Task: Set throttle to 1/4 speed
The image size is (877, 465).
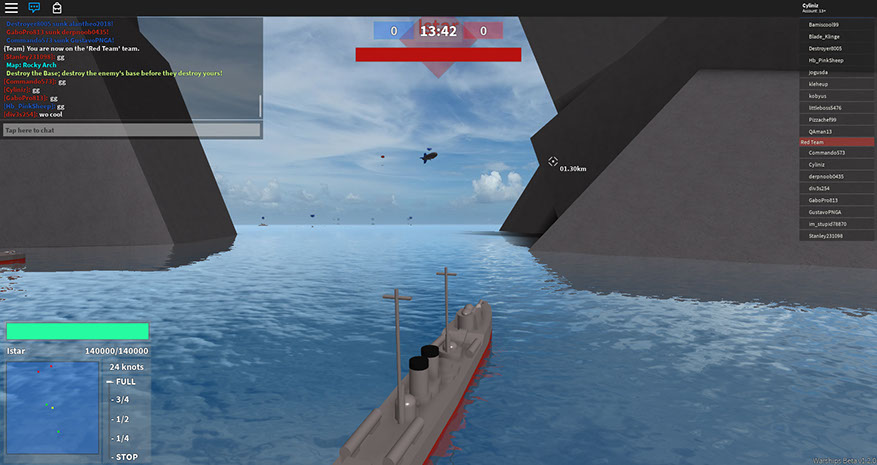Action: pos(121,438)
